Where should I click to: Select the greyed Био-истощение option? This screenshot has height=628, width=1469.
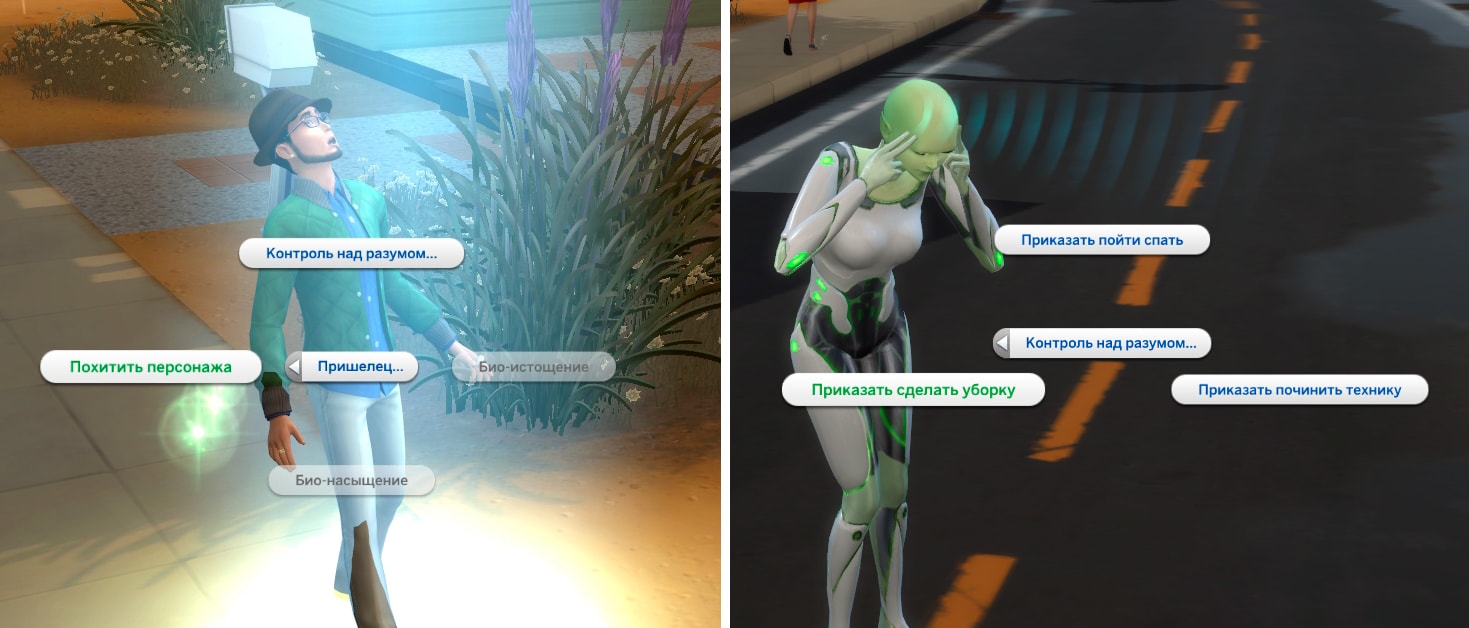coord(533,367)
